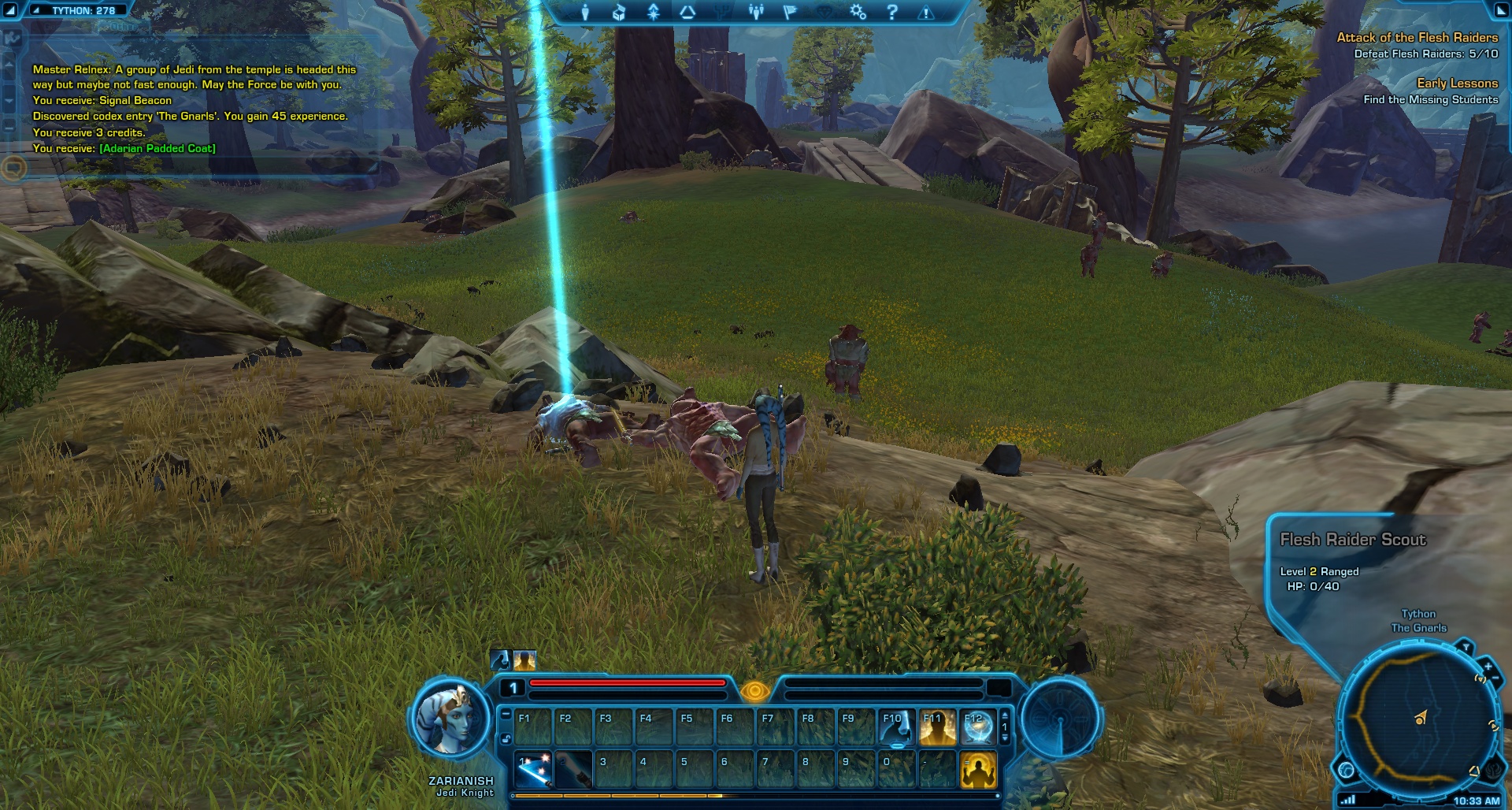Open the guild flag icon

point(790,13)
